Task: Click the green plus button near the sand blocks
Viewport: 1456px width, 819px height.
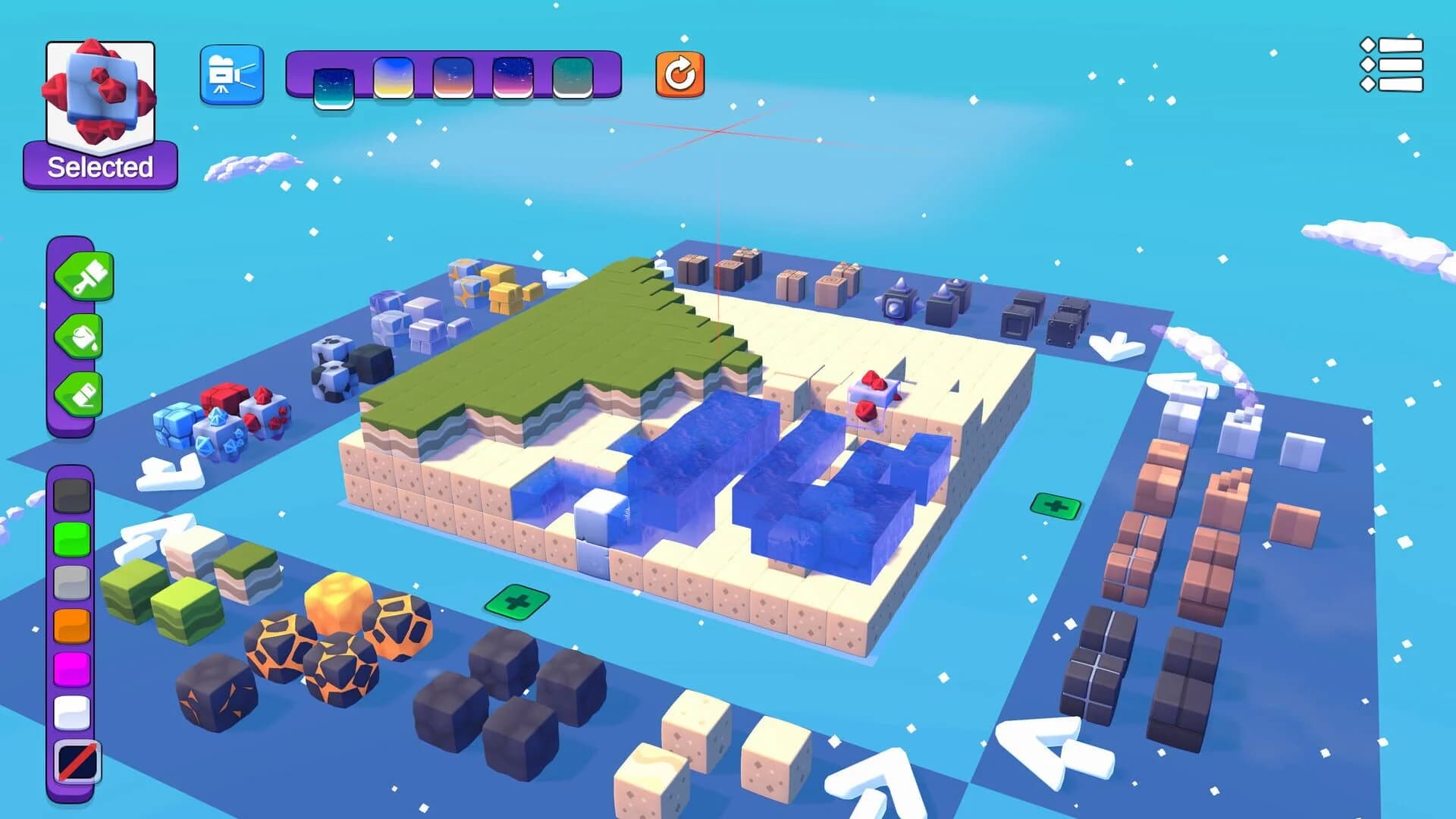Action: [x=517, y=604]
